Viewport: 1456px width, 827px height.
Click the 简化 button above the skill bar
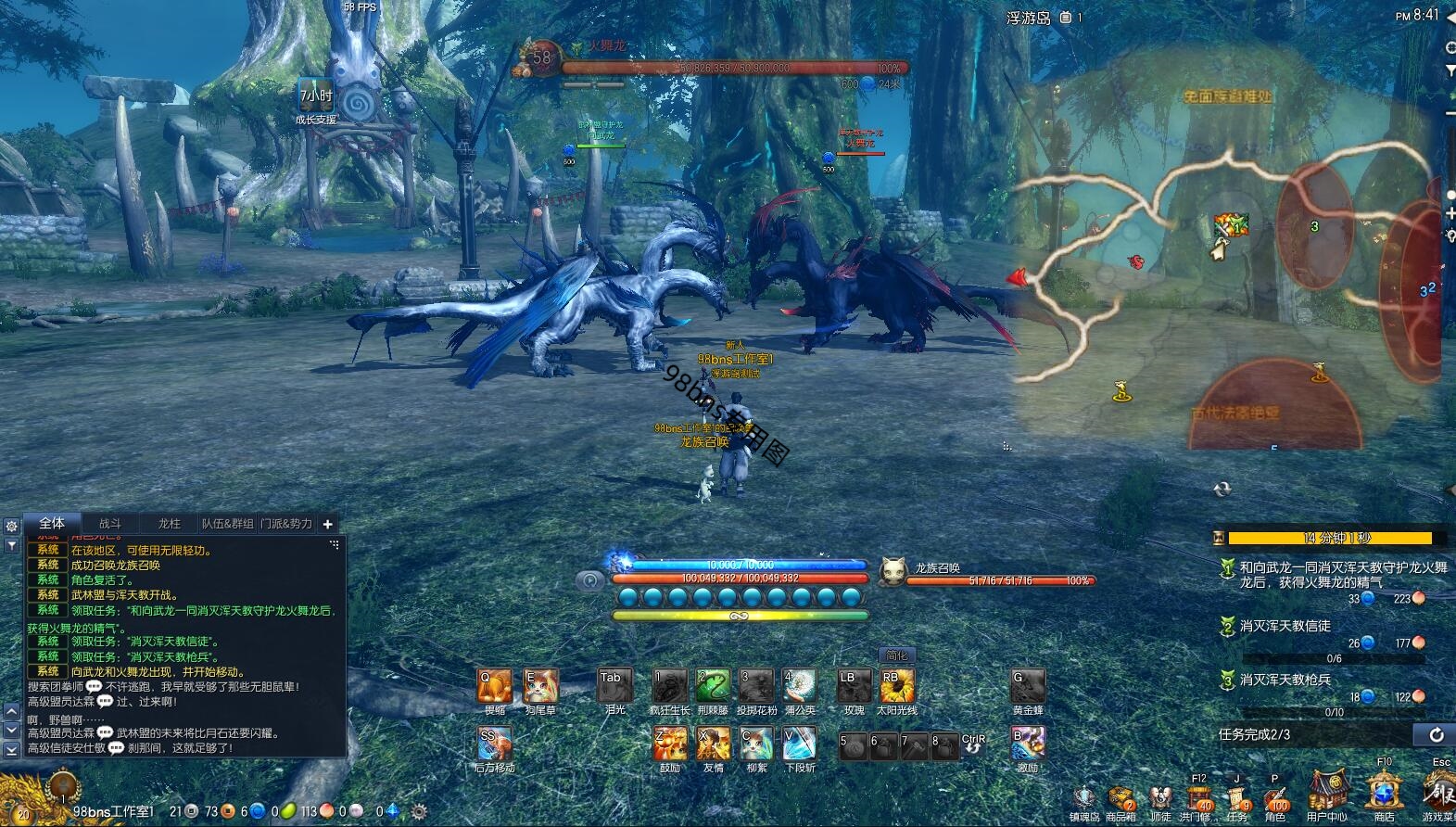[896, 655]
